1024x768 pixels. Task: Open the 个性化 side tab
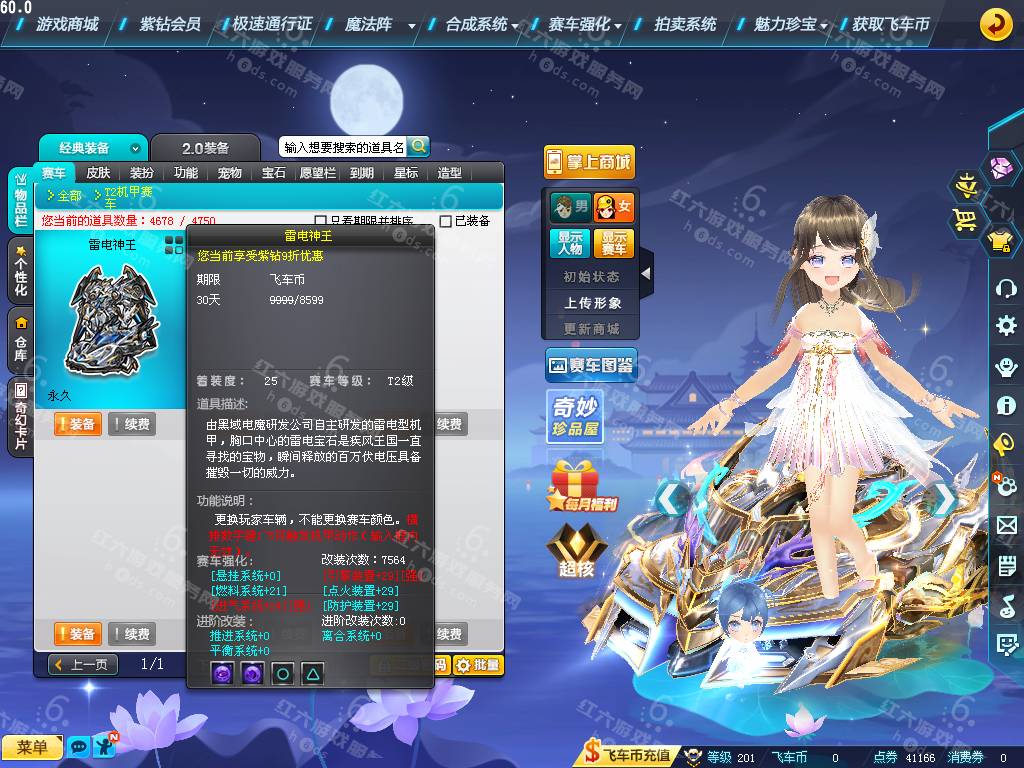pyautogui.click(x=20, y=271)
